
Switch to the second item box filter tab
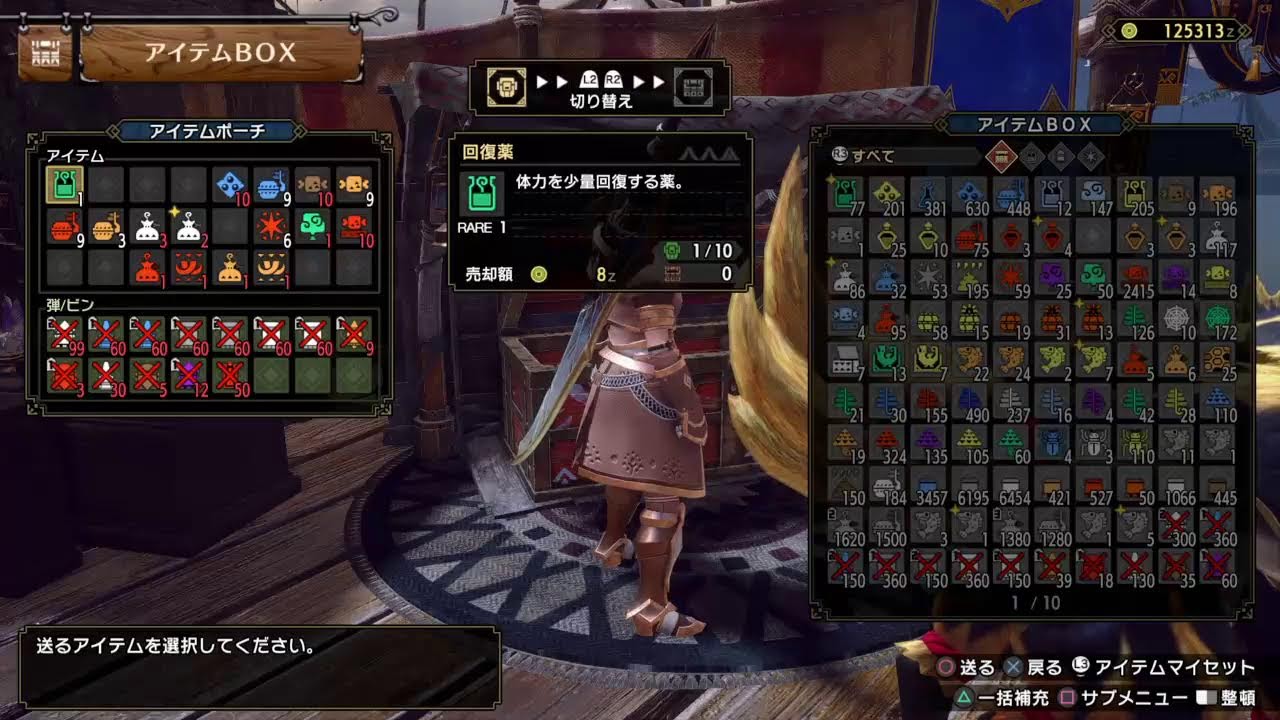(1031, 156)
